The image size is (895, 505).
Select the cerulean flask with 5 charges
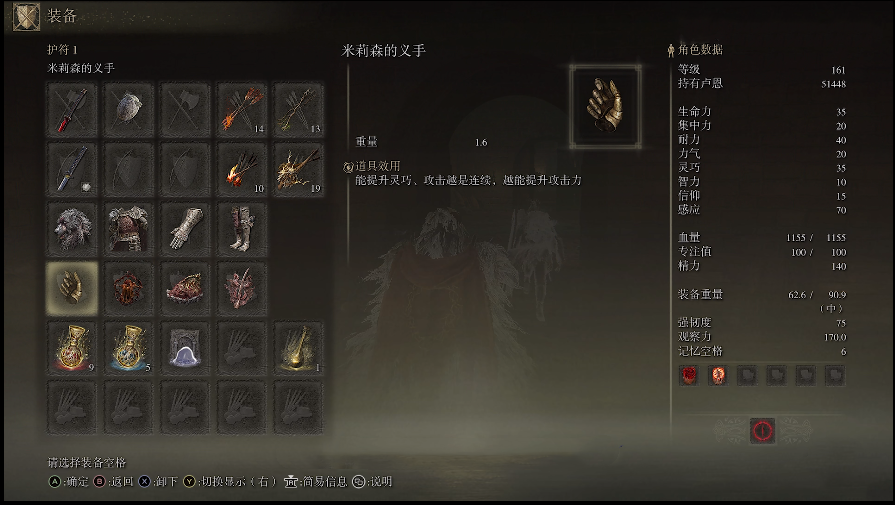[x=129, y=348]
